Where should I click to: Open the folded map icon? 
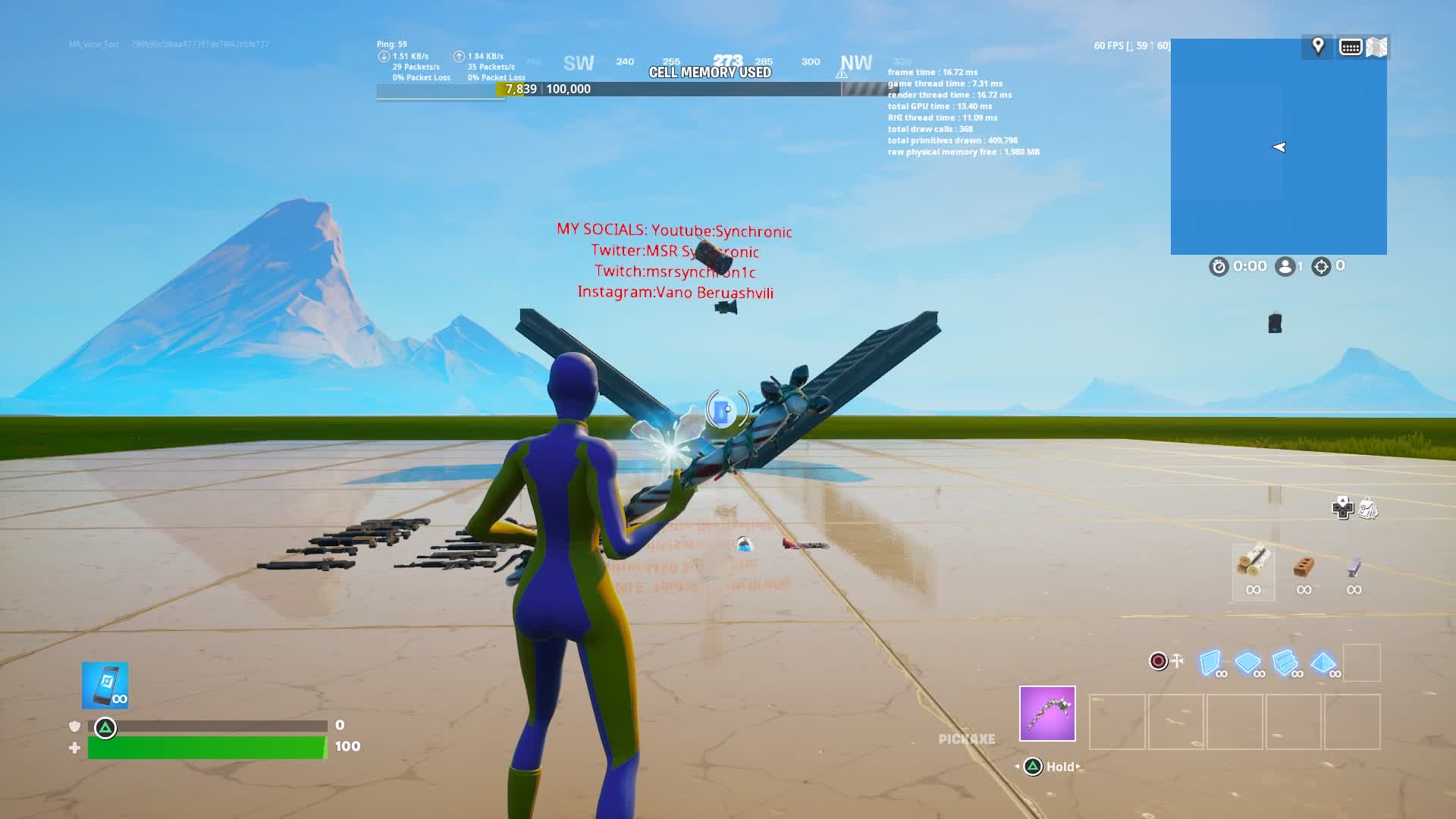coord(1376,47)
